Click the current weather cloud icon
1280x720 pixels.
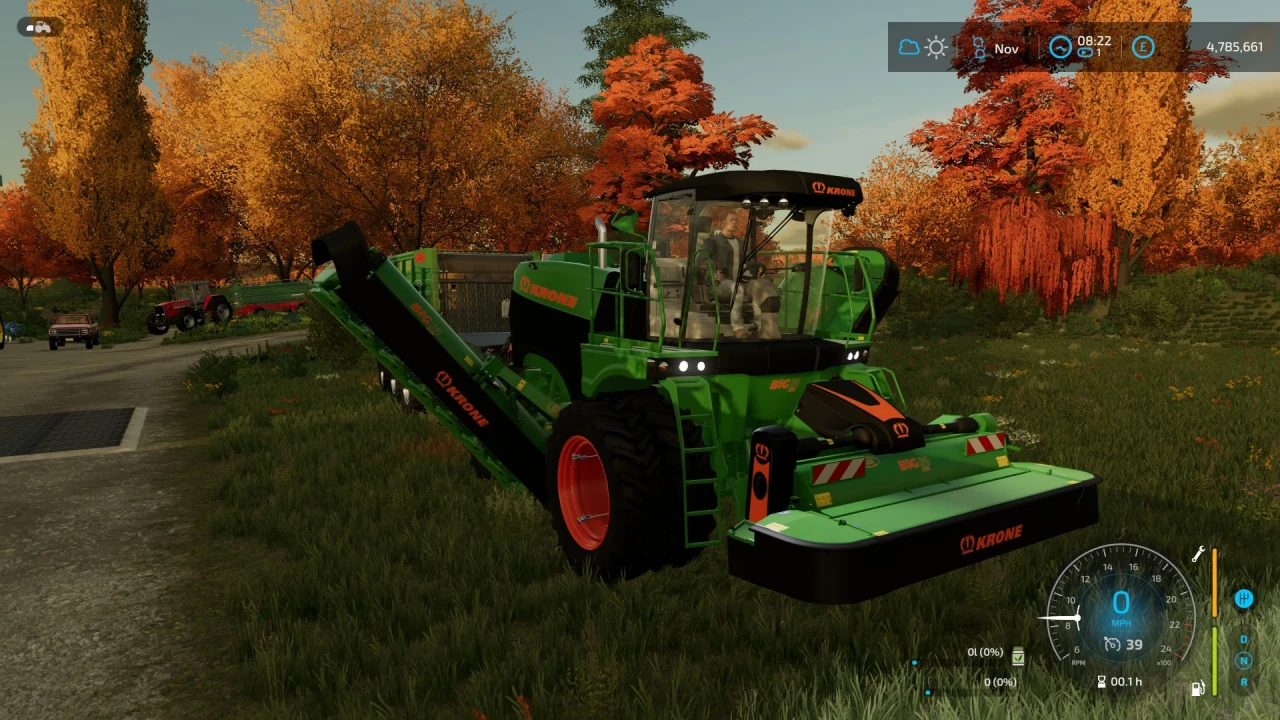[910, 47]
